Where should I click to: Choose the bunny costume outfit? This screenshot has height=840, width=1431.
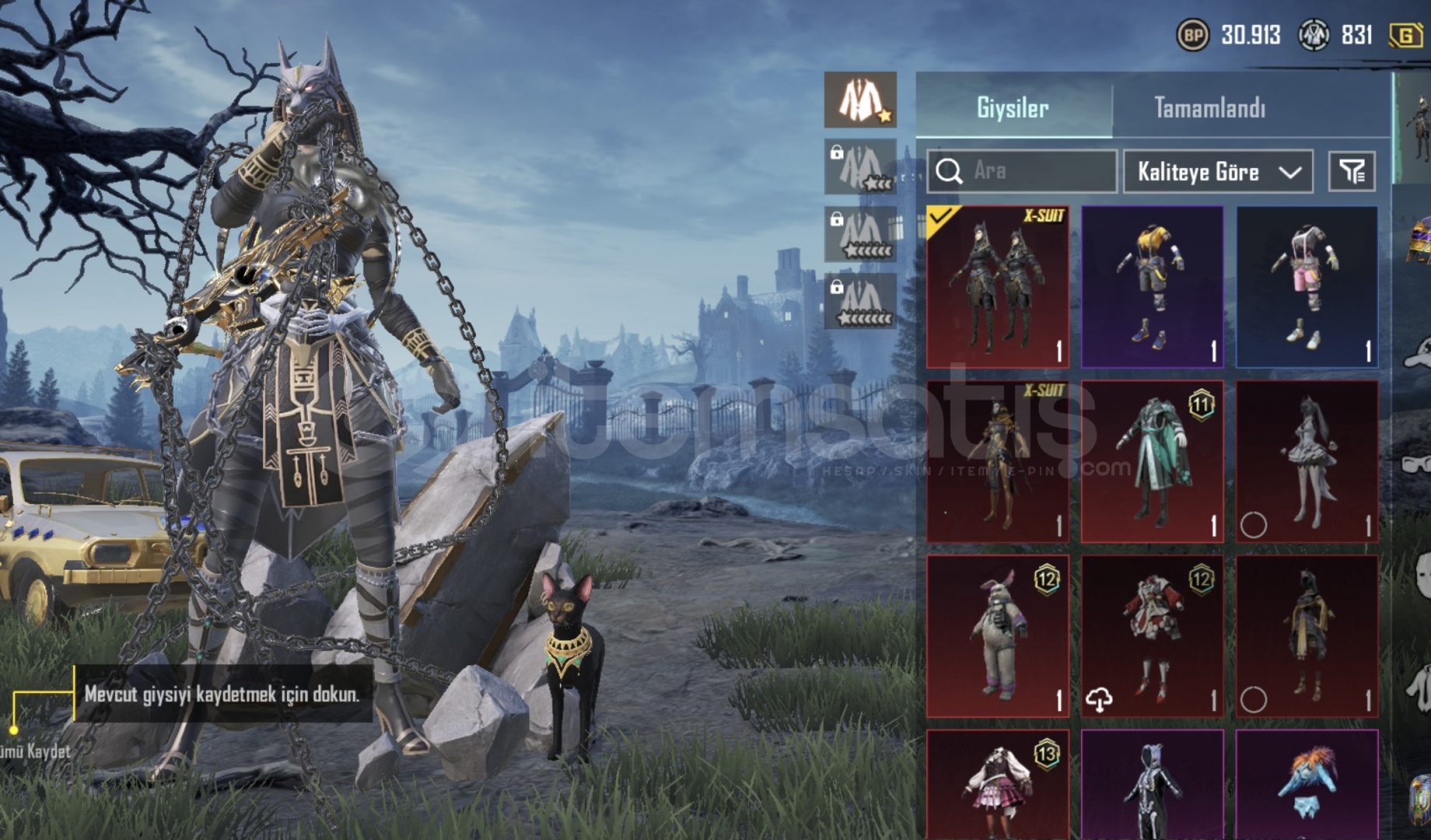(998, 635)
